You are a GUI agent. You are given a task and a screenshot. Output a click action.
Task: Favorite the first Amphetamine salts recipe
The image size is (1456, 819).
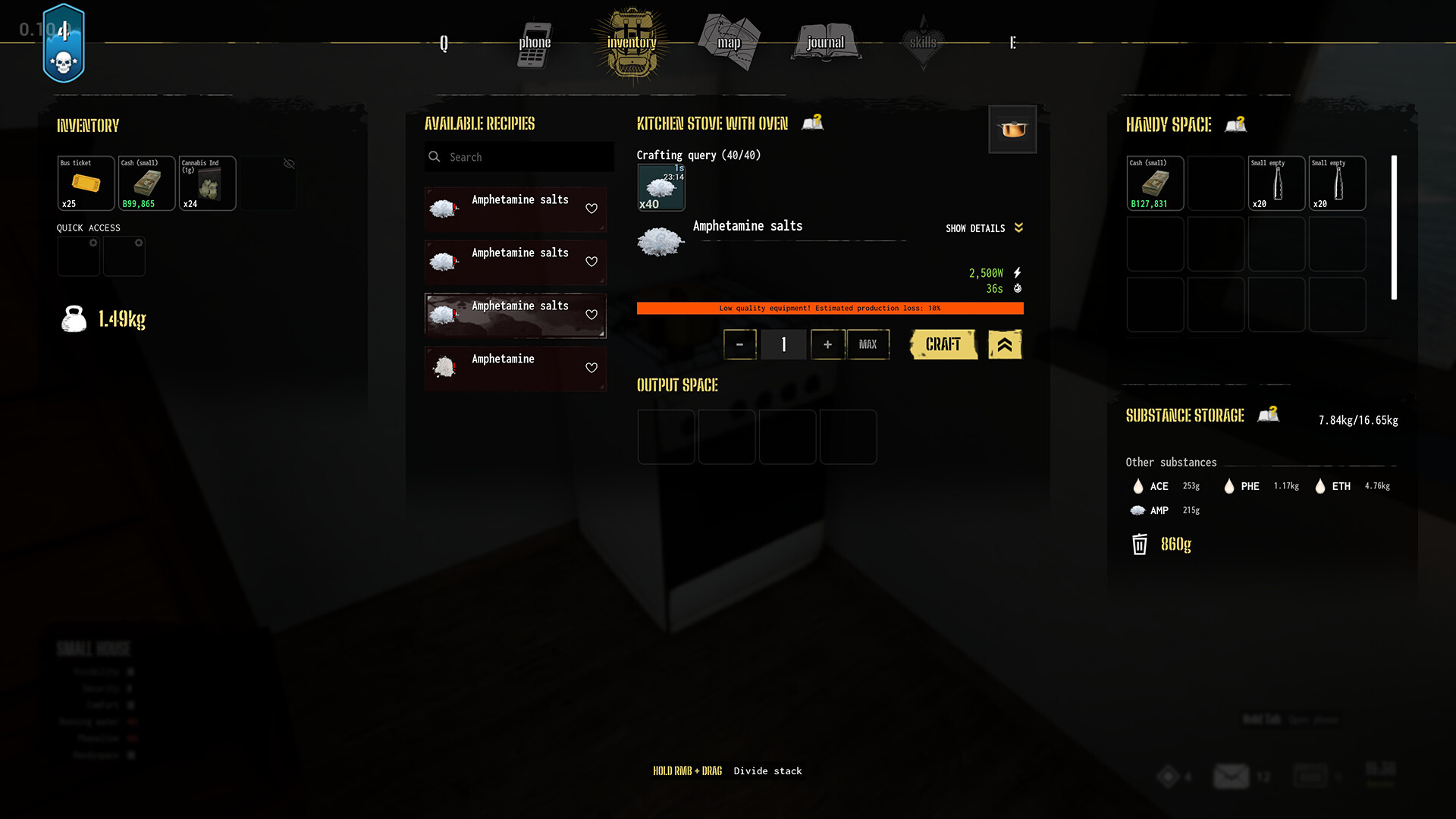click(591, 209)
